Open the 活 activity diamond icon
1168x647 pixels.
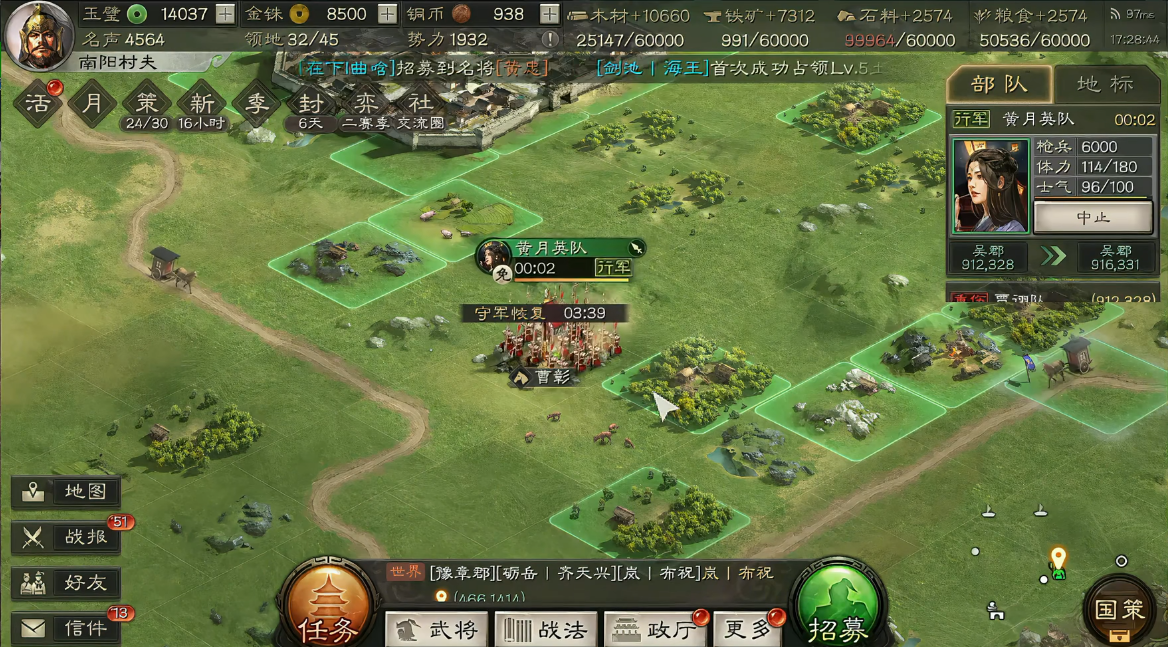(37, 104)
